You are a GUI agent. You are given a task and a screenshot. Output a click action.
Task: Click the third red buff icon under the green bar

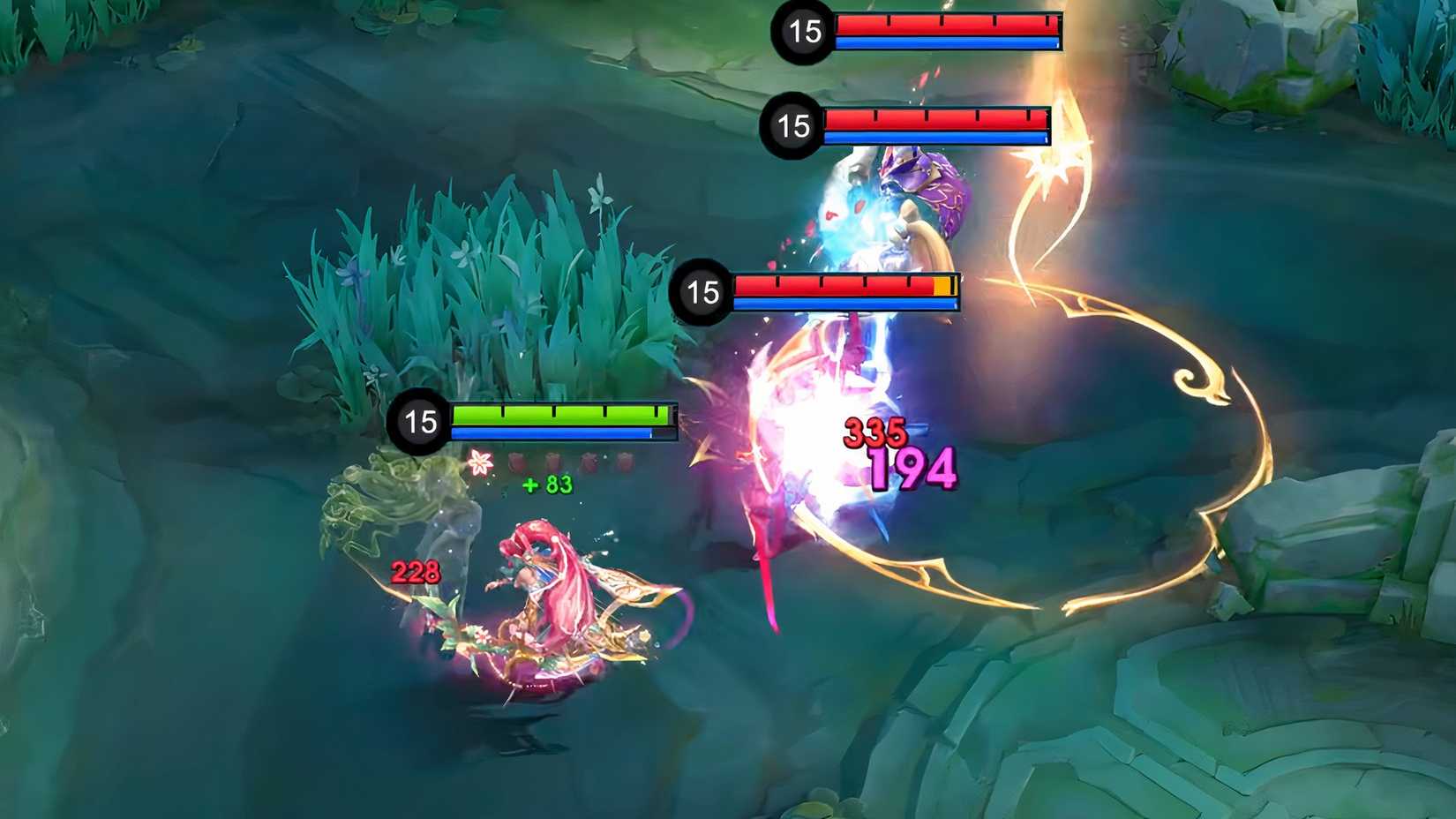point(589,461)
